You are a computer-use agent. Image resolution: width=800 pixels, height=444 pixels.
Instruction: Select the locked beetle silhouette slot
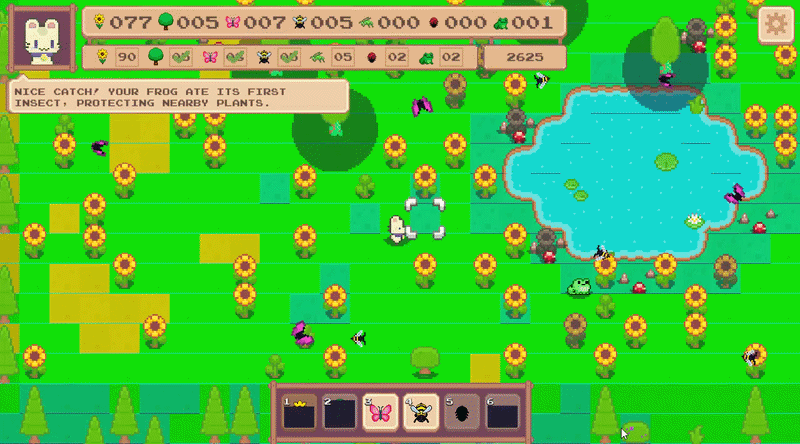(x=461, y=412)
